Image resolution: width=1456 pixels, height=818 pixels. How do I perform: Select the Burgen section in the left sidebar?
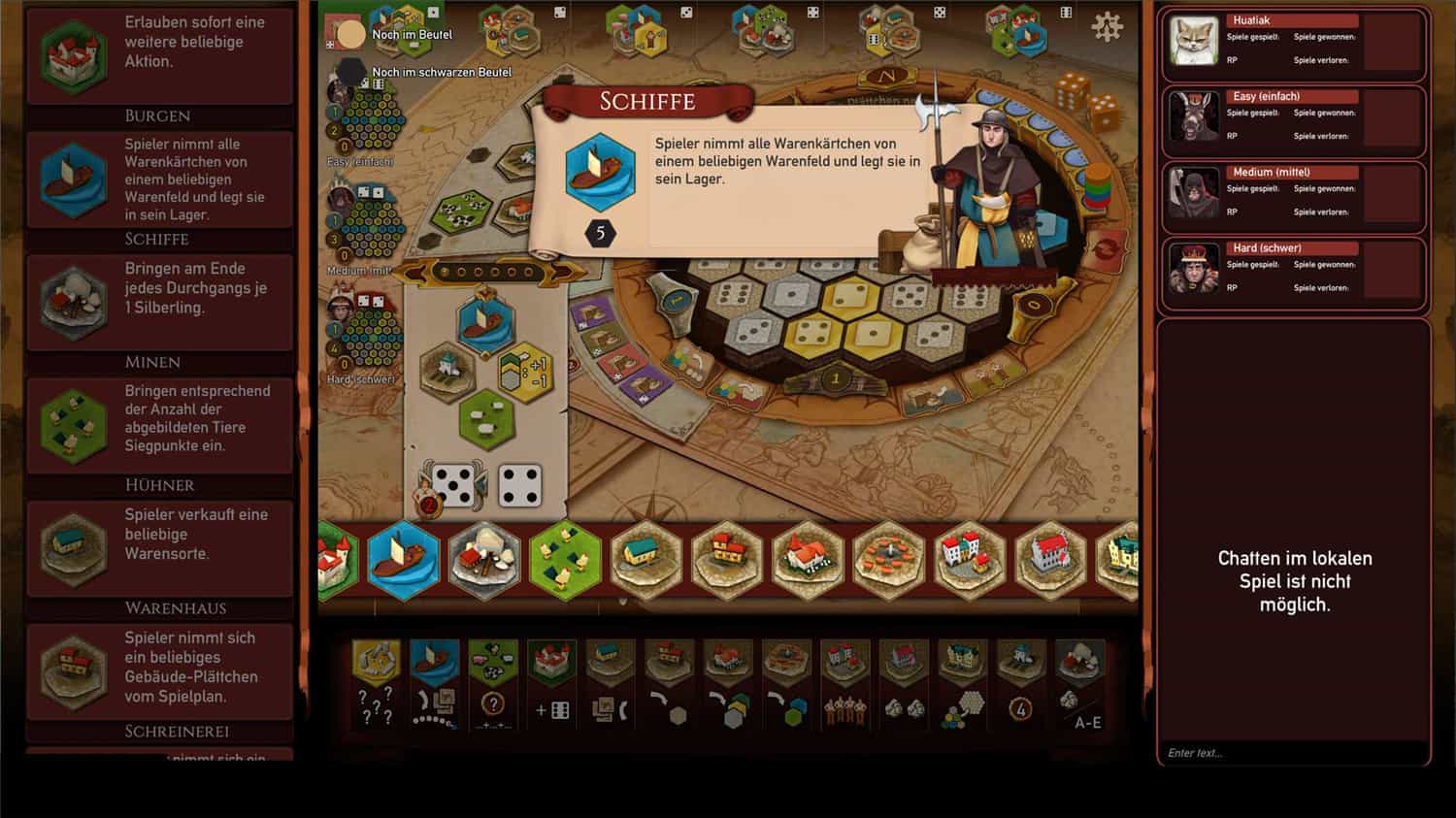coord(159,115)
